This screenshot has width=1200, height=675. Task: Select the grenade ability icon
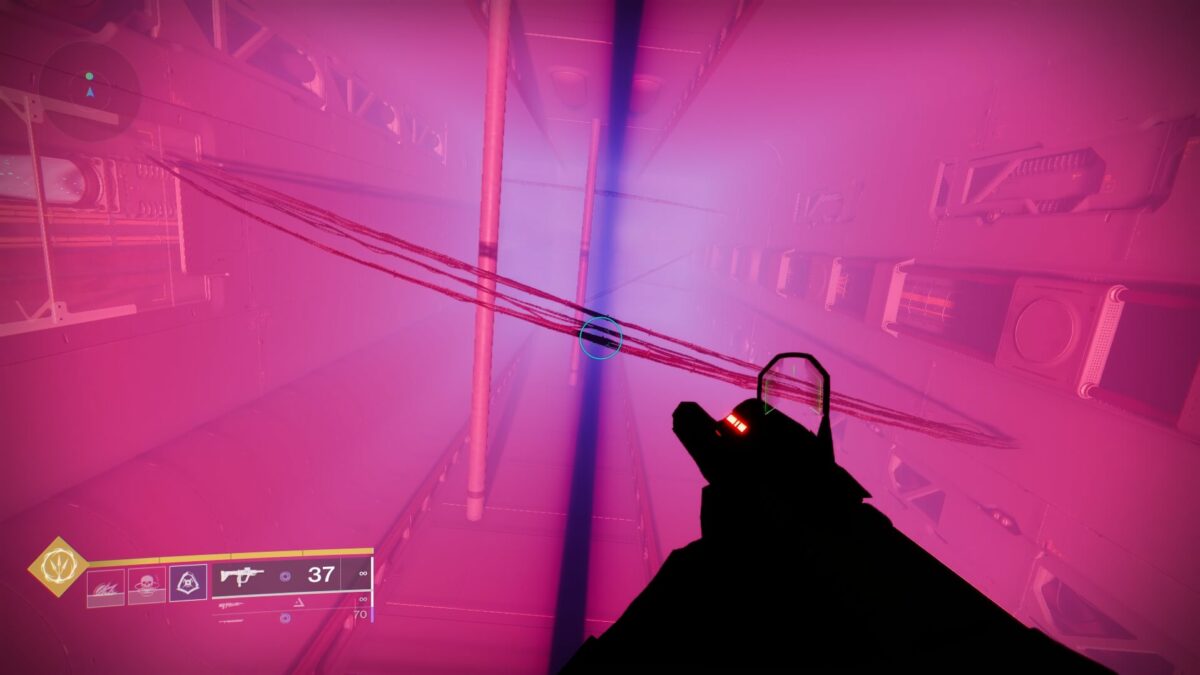point(106,587)
